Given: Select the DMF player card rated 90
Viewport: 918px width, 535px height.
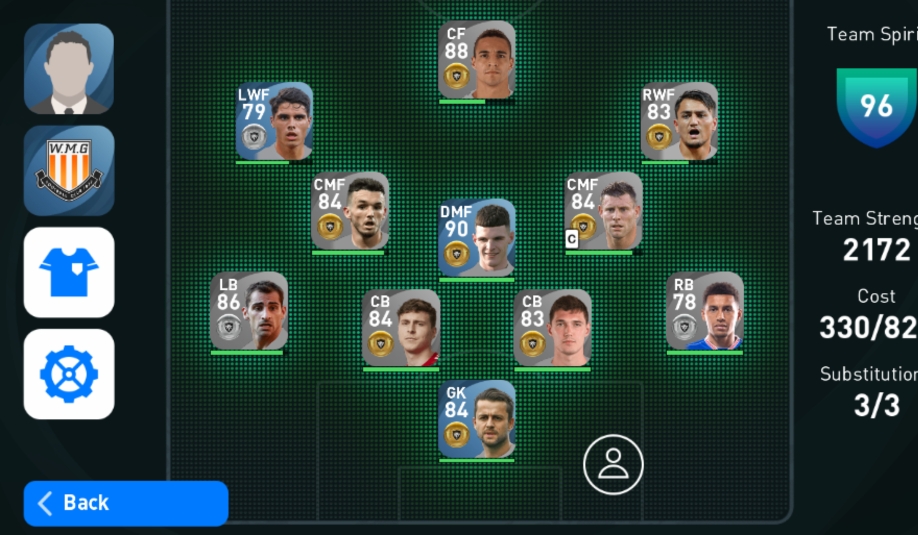Looking at the screenshot, I should pos(477,238).
